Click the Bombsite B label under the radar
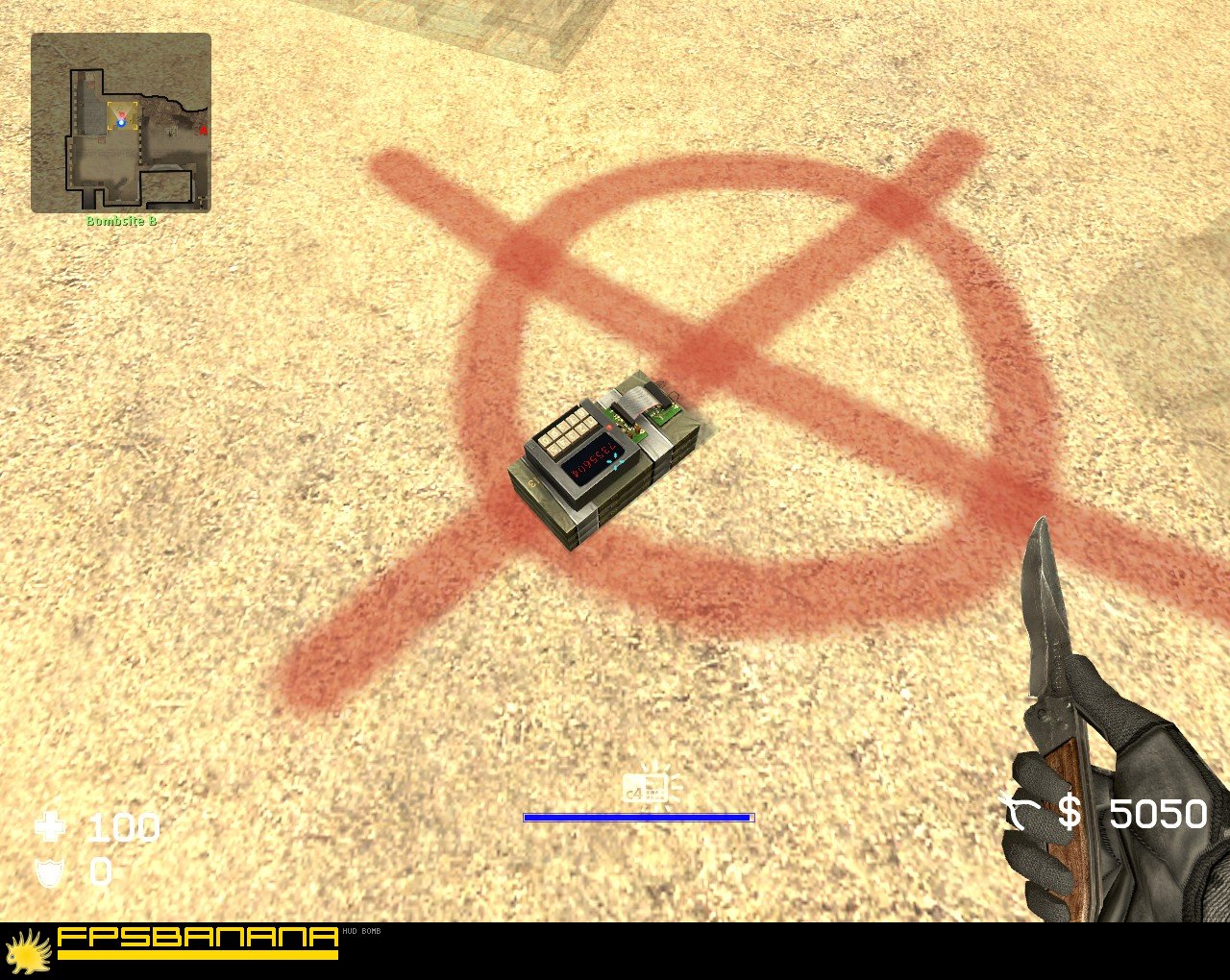This screenshot has width=1230, height=980. click(122, 219)
